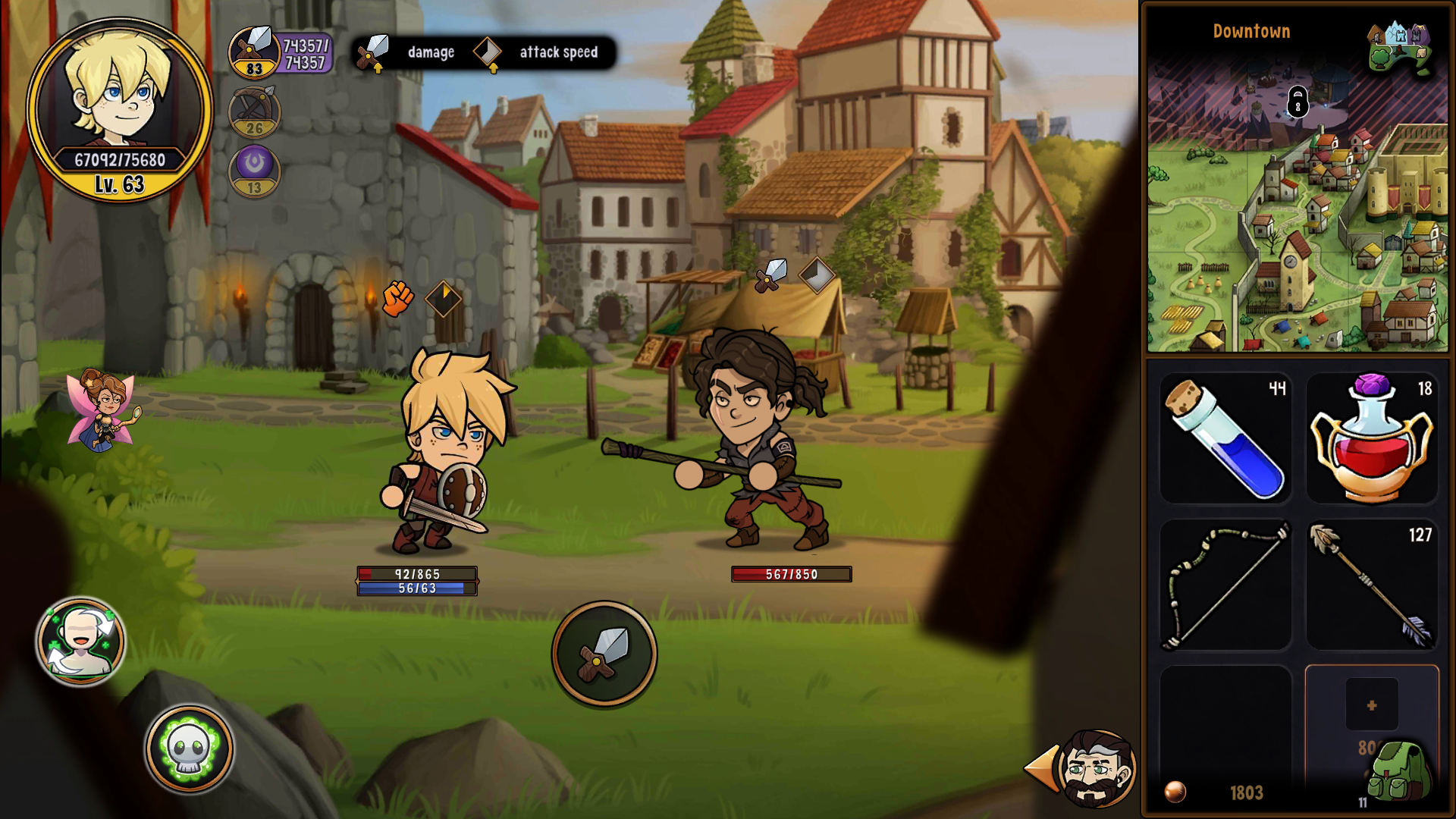The height and width of the screenshot is (819, 1456).
Task: Select the bow in the inventory grid
Action: coord(1225,584)
